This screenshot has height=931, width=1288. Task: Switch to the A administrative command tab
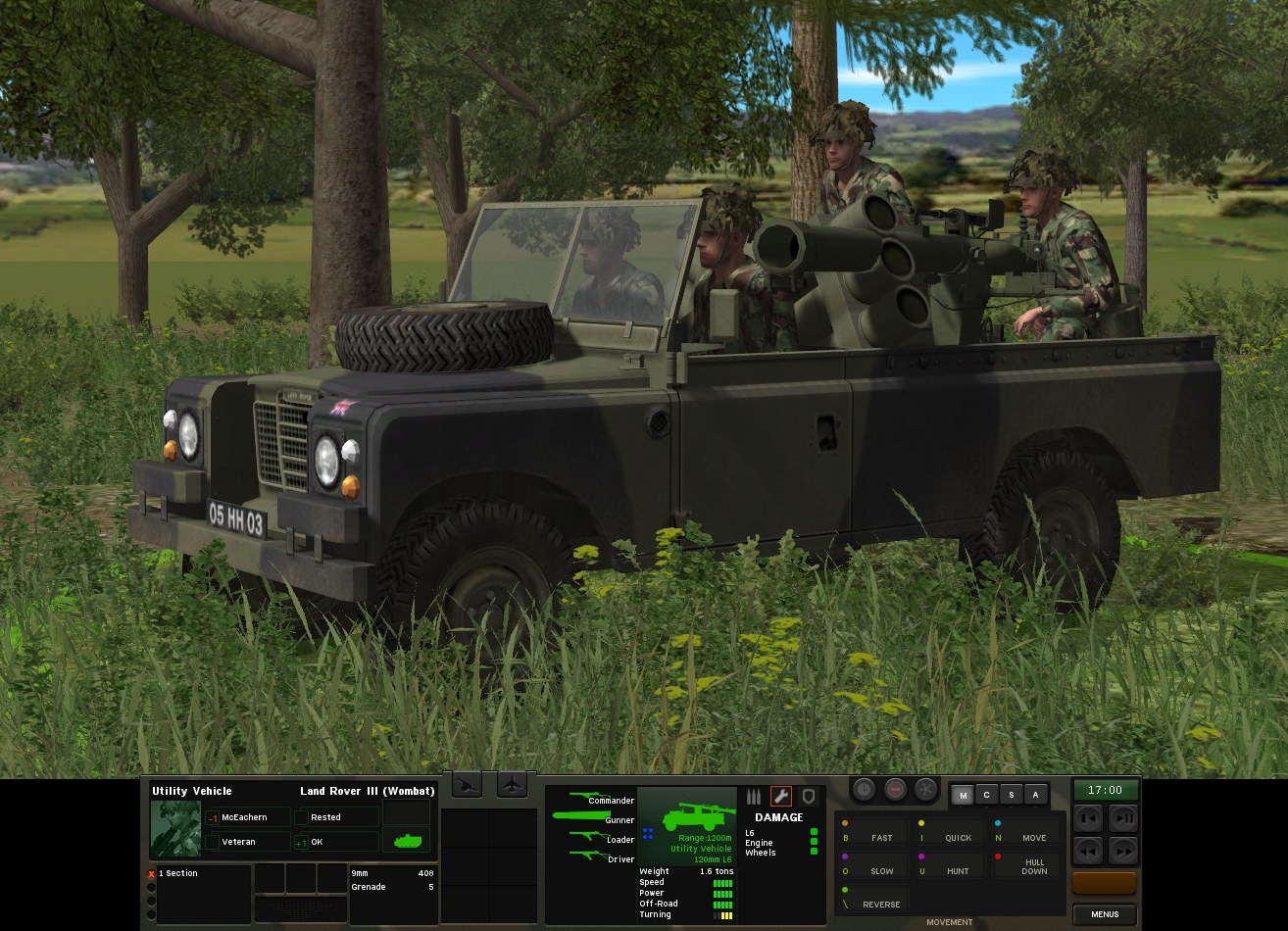coord(1034,796)
